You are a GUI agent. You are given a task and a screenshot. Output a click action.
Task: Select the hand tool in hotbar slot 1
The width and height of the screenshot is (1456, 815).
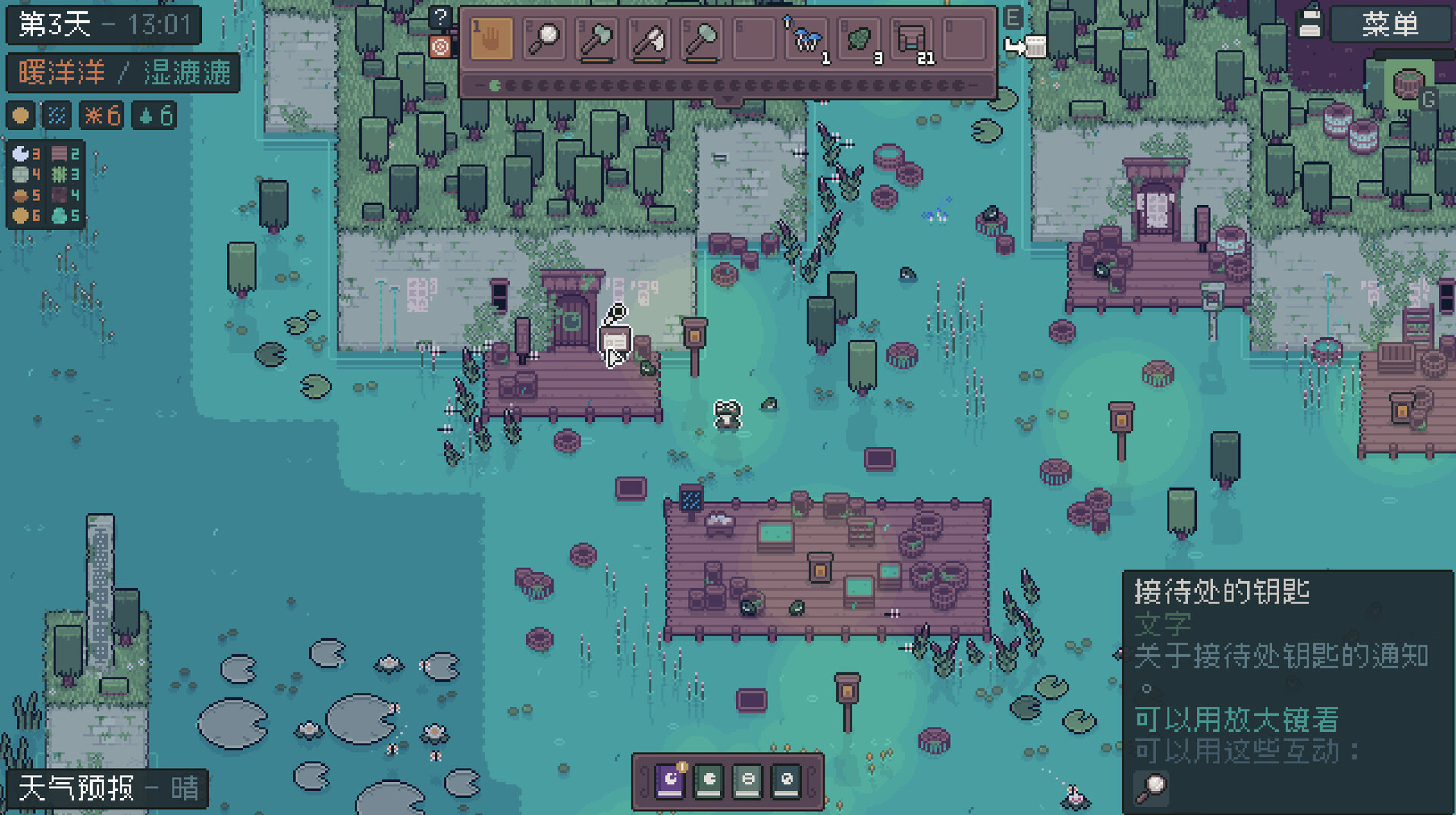(493, 39)
